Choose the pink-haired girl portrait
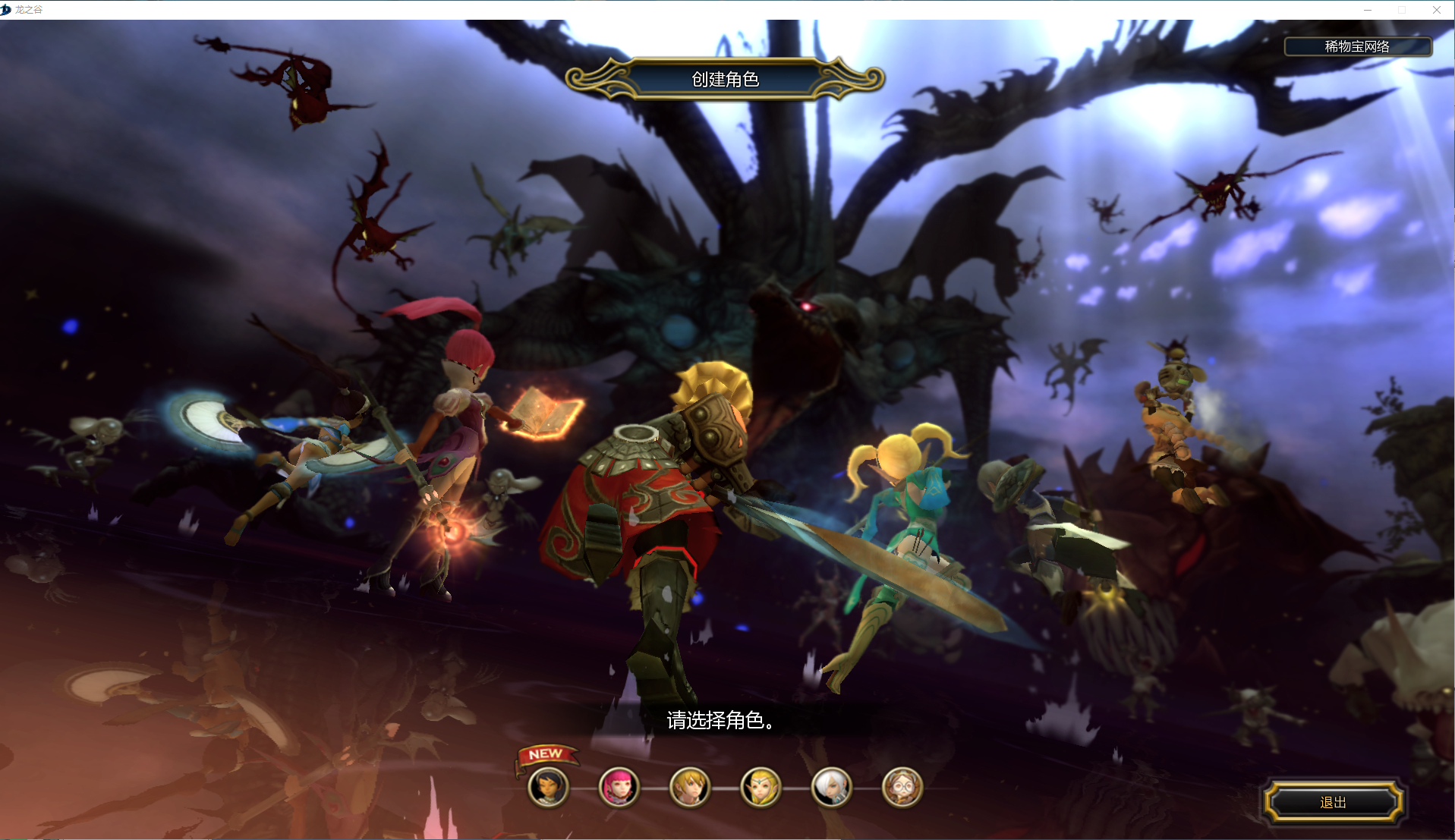This screenshot has height=840, width=1455. pyautogui.click(x=619, y=787)
